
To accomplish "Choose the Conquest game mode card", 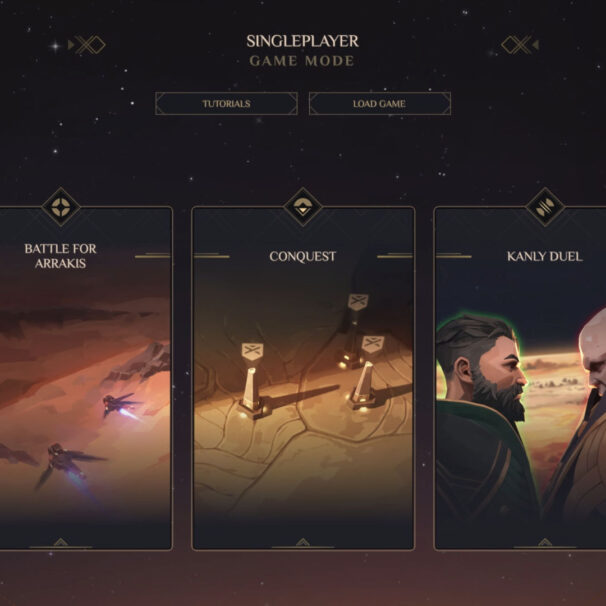I will [x=302, y=380].
